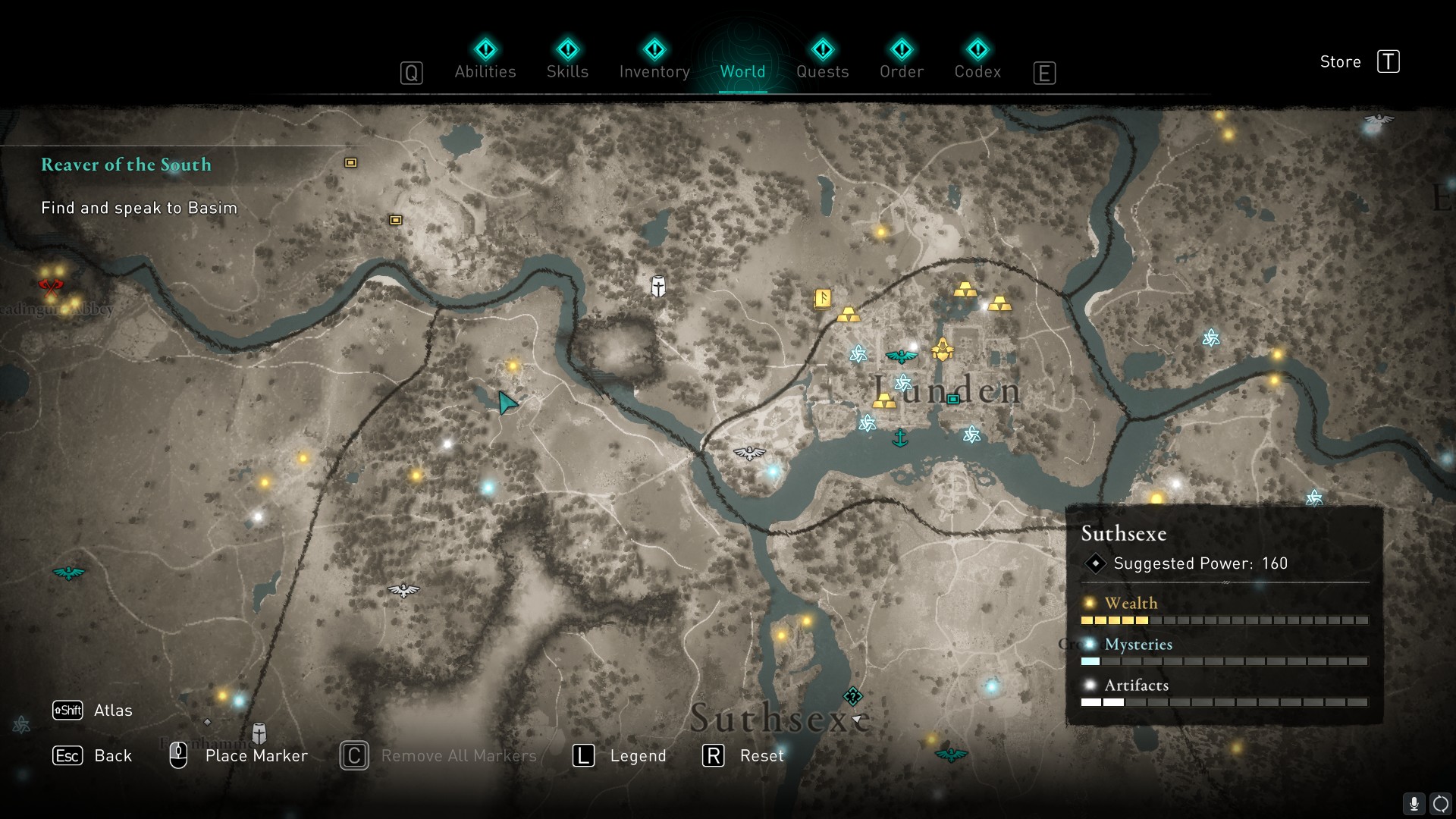Select the teal question-mark diamond marker in Suthsexe
This screenshot has width=1456, height=819.
pyautogui.click(x=853, y=696)
